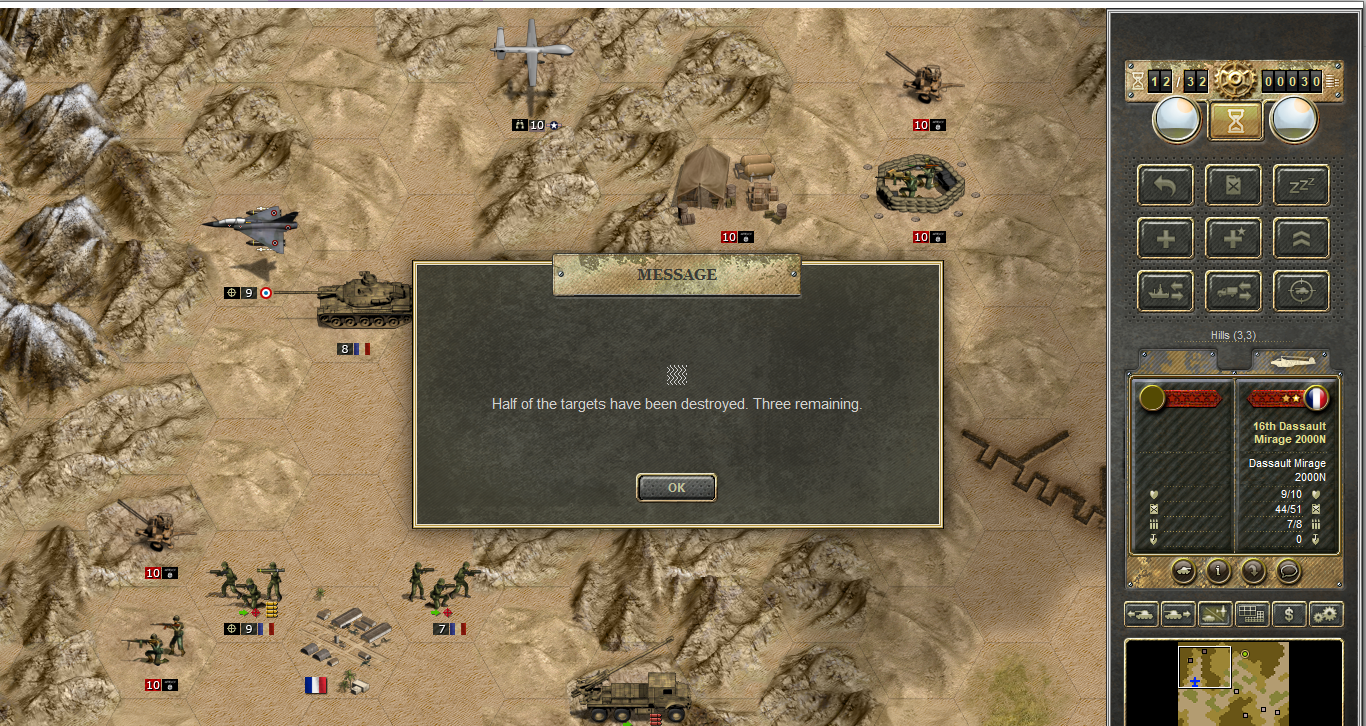Select the plus-with-star elite replacements button

pyautogui.click(x=1234, y=239)
